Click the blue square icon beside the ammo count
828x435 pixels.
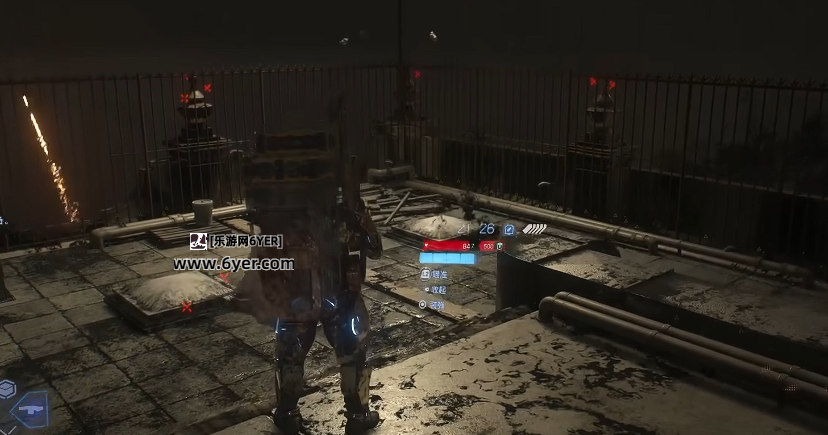click(509, 229)
